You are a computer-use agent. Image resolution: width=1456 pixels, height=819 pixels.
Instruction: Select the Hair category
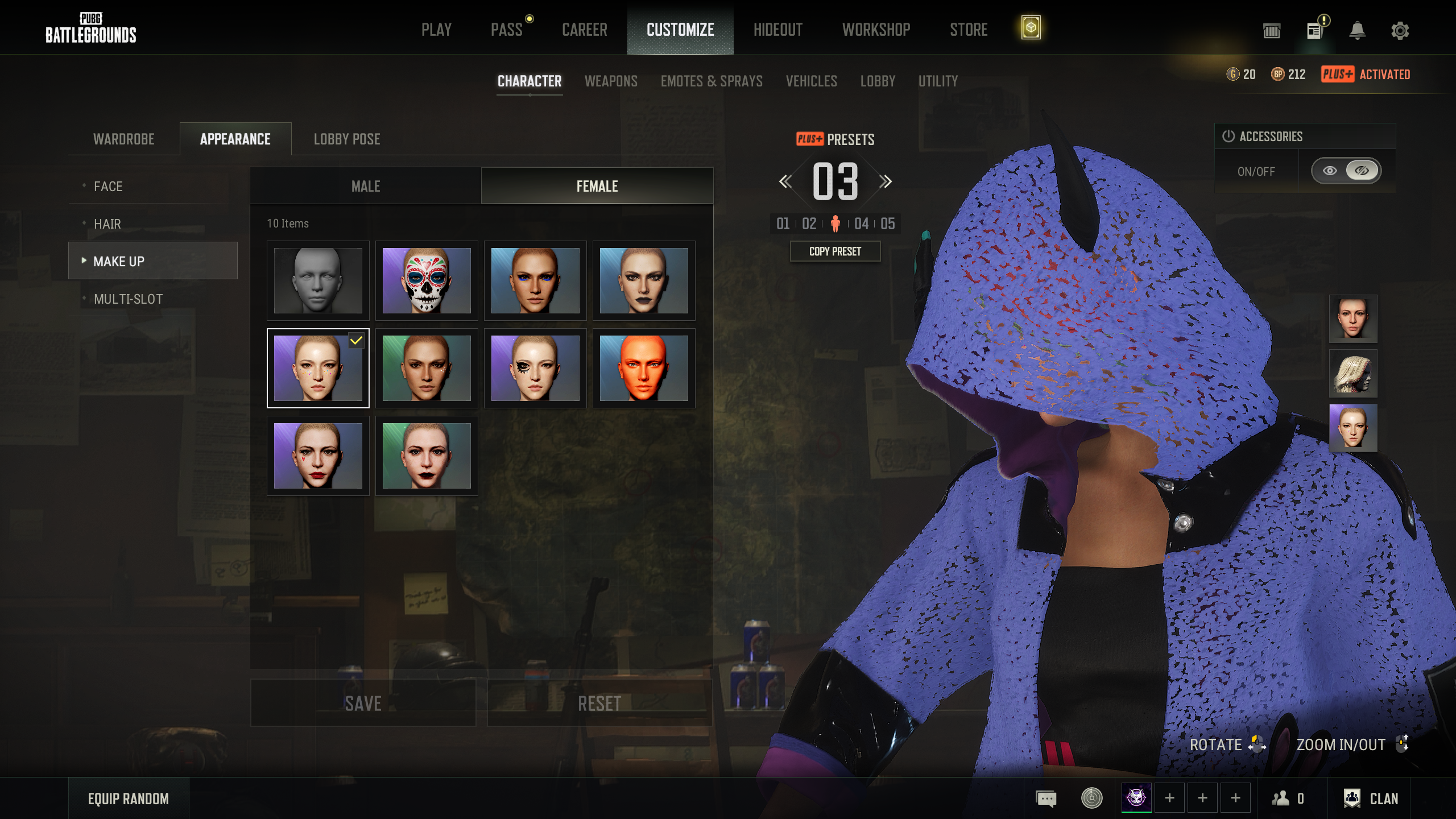click(107, 224)
